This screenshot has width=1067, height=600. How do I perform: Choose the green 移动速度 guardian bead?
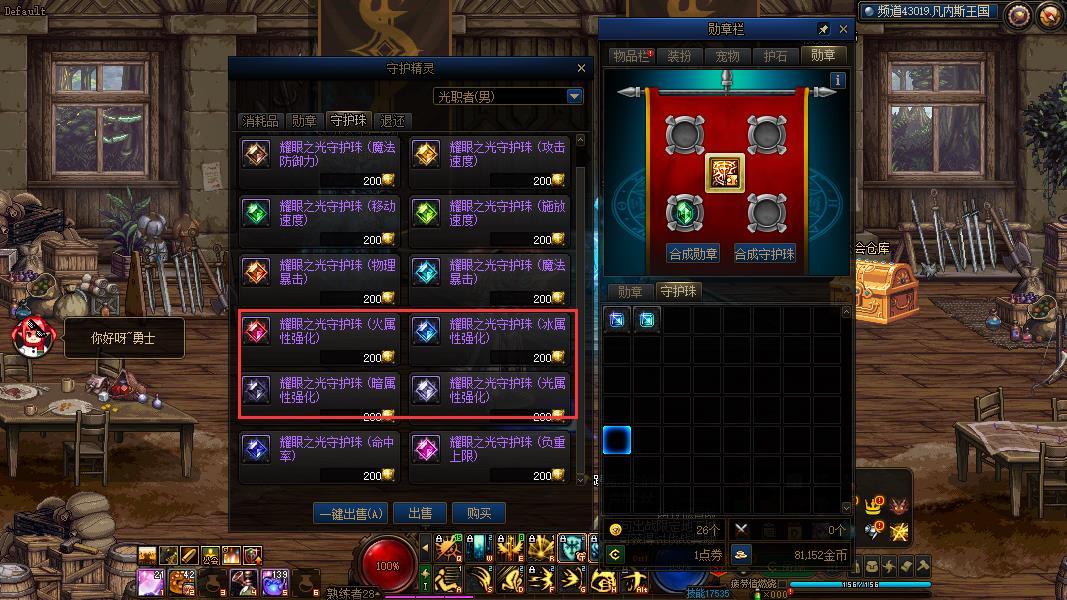click(320, 219)
